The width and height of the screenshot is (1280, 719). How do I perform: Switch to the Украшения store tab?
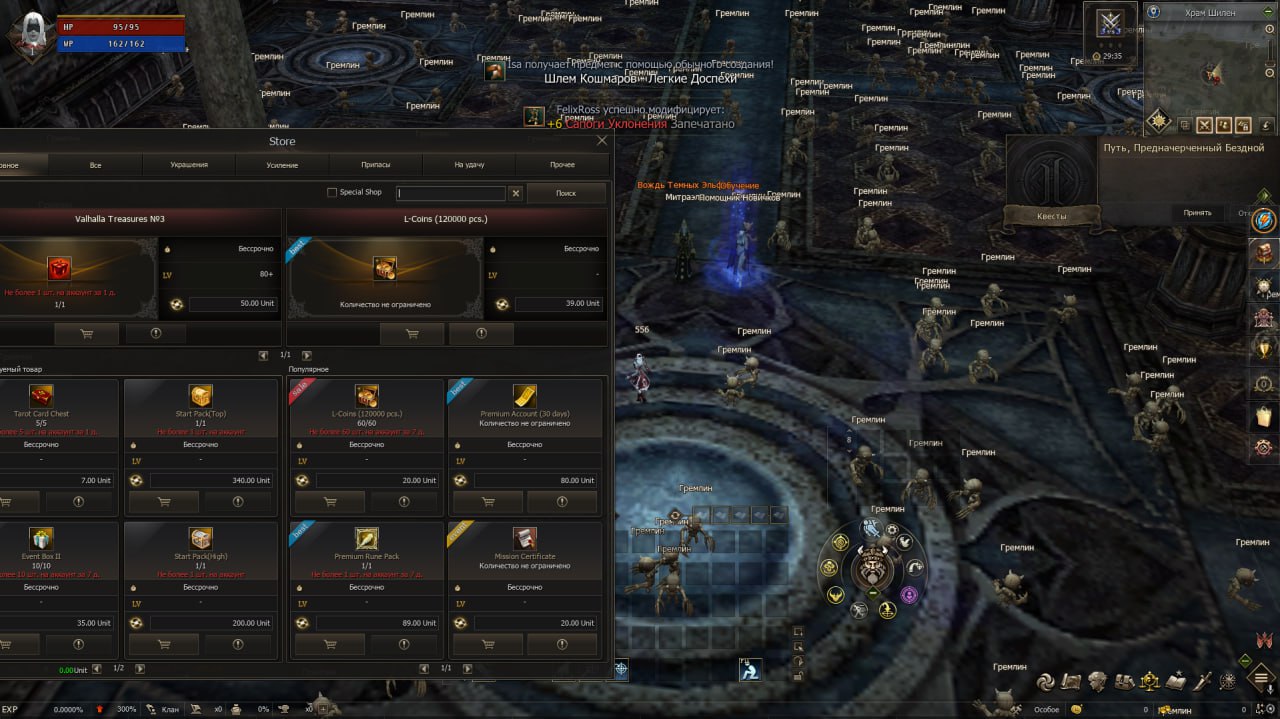tap(189, 164)
